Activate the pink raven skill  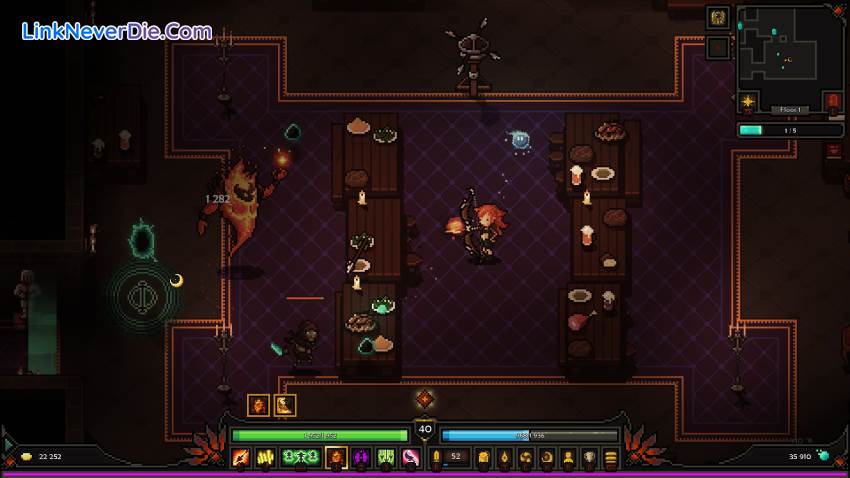(410, 458)
